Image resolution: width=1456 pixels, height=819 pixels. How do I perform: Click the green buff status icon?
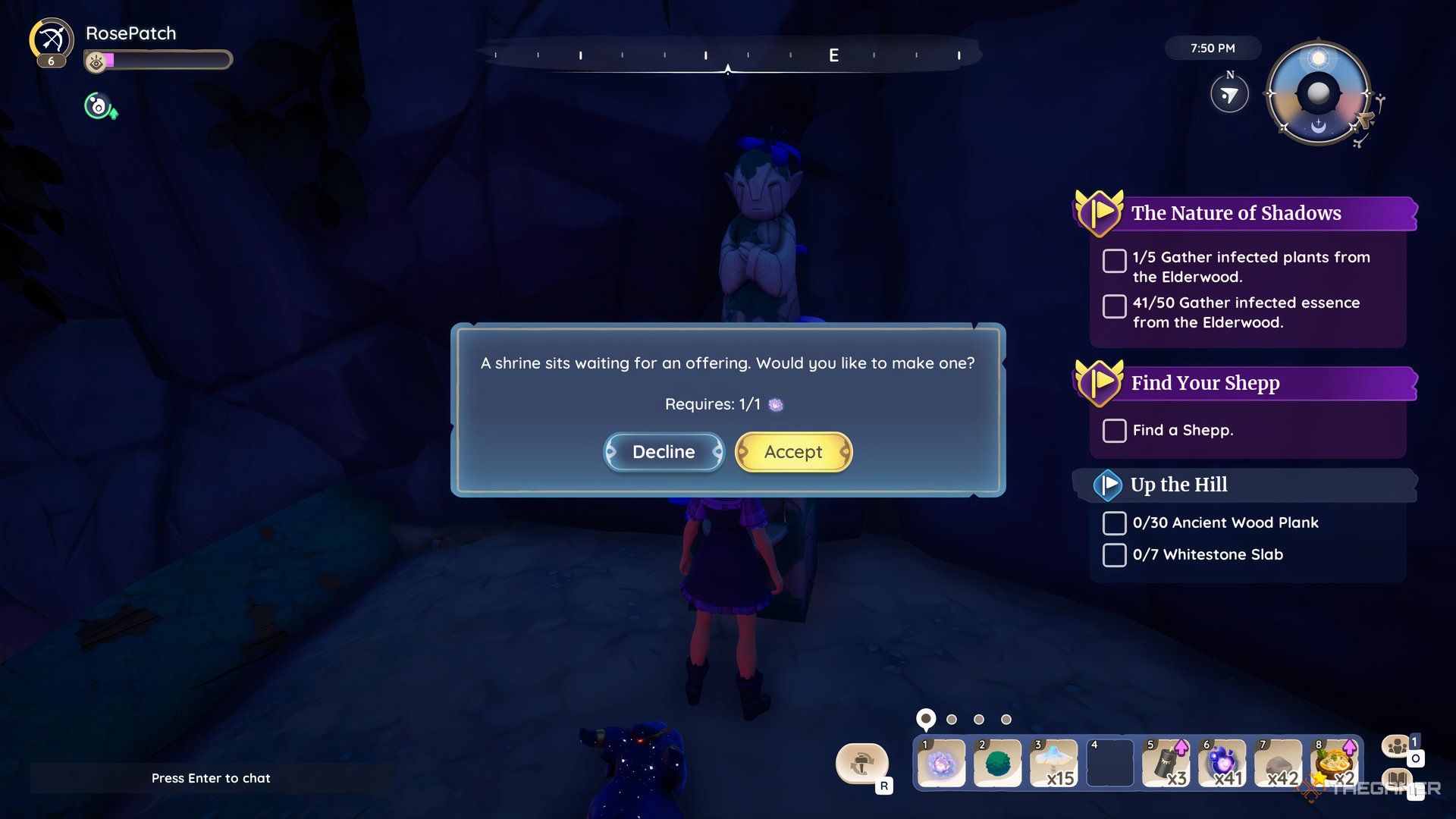99,106
